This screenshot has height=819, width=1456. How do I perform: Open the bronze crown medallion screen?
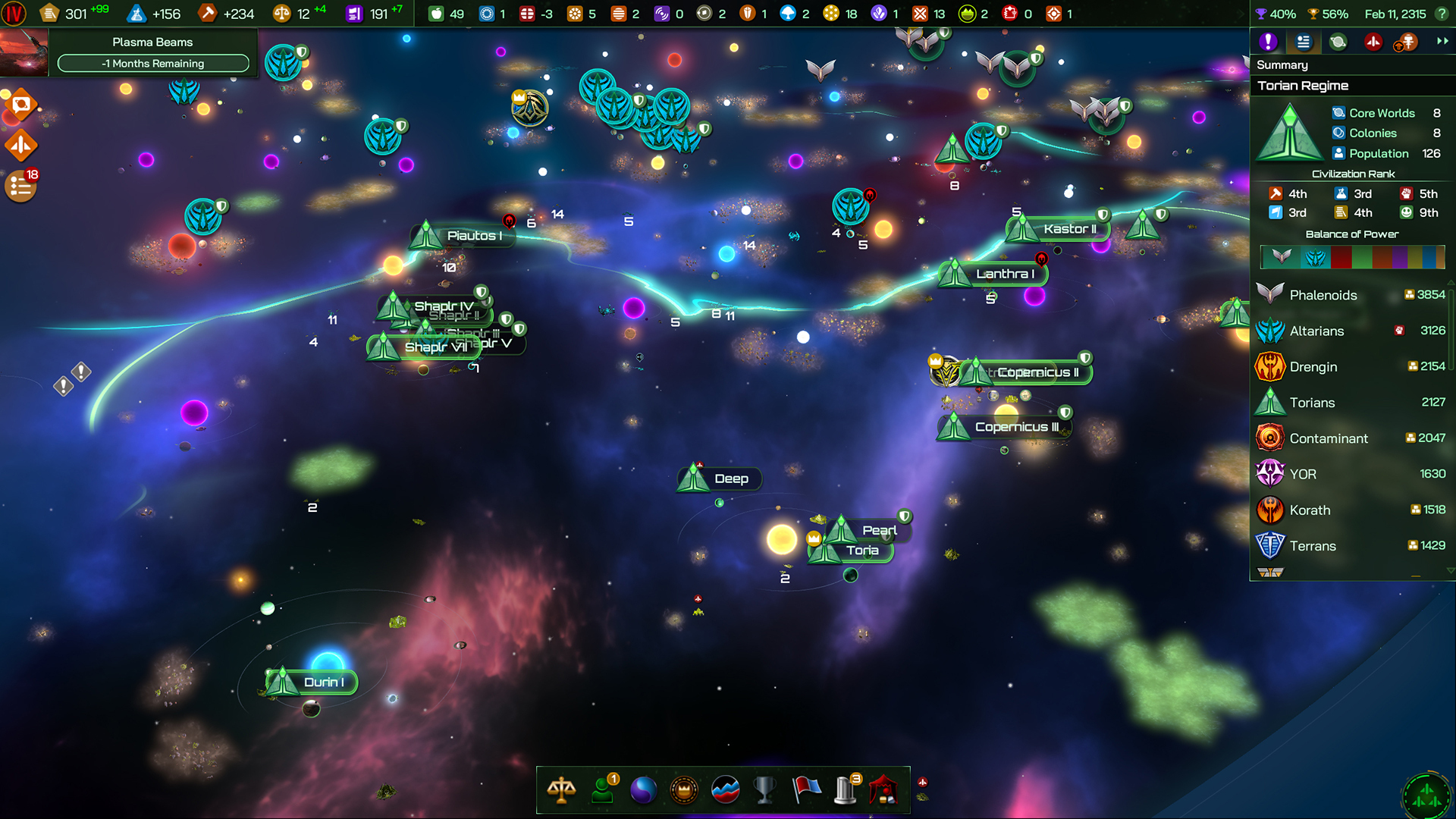tap(684, 789)
